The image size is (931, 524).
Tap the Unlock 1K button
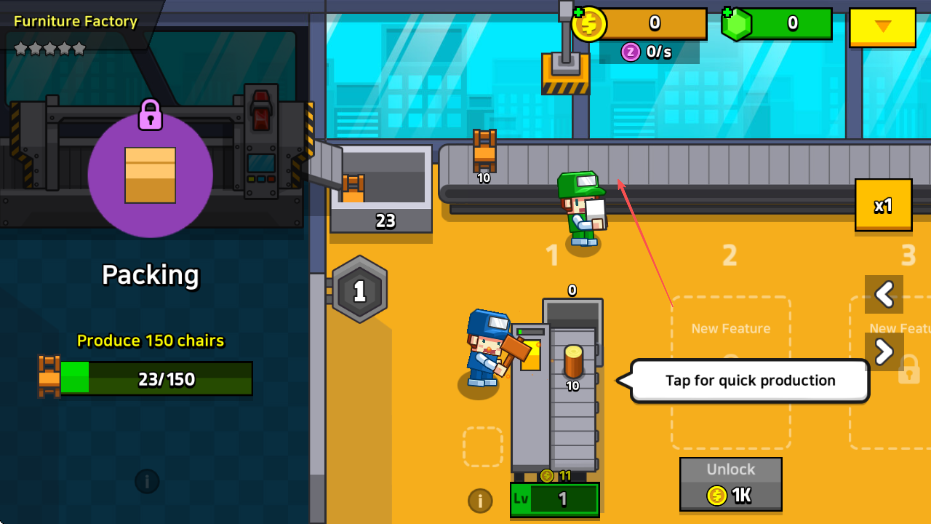coord(731,484)
